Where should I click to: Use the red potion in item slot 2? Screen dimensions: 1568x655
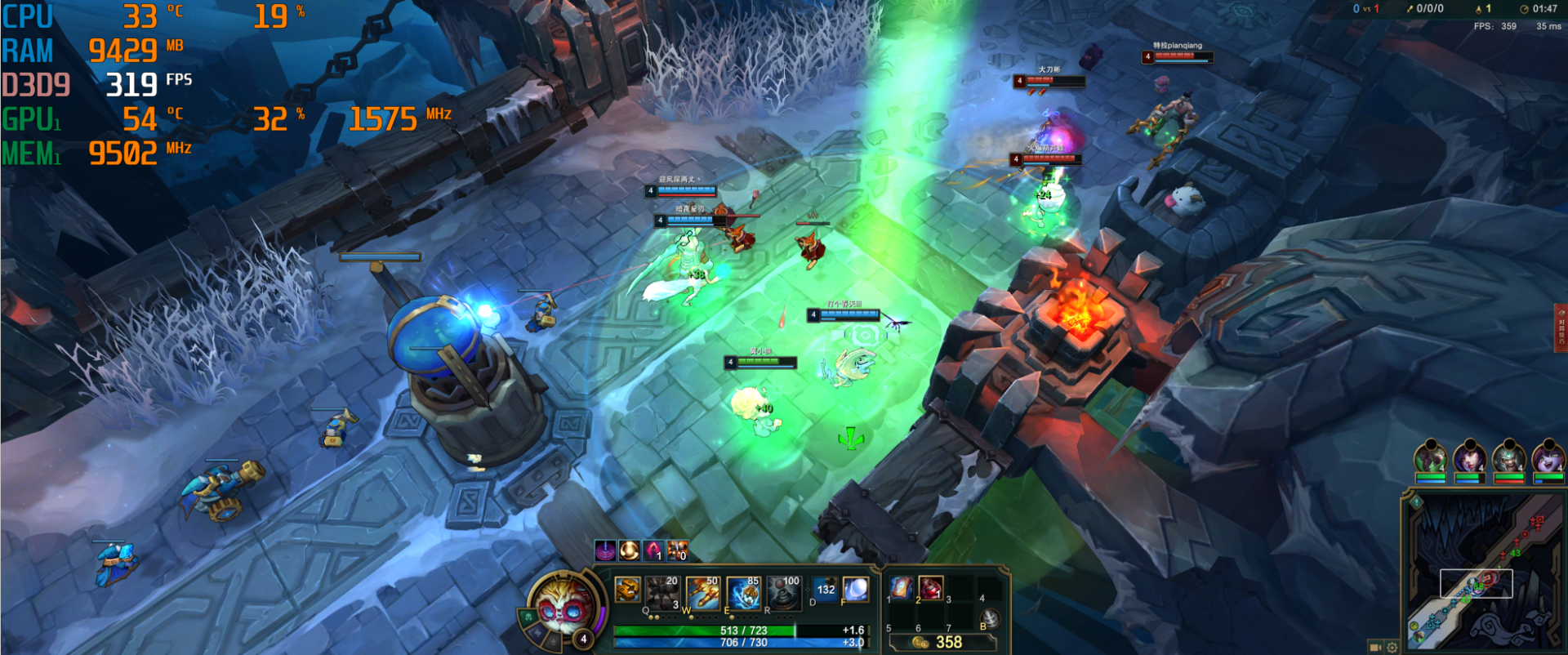(x=930, y=587)
